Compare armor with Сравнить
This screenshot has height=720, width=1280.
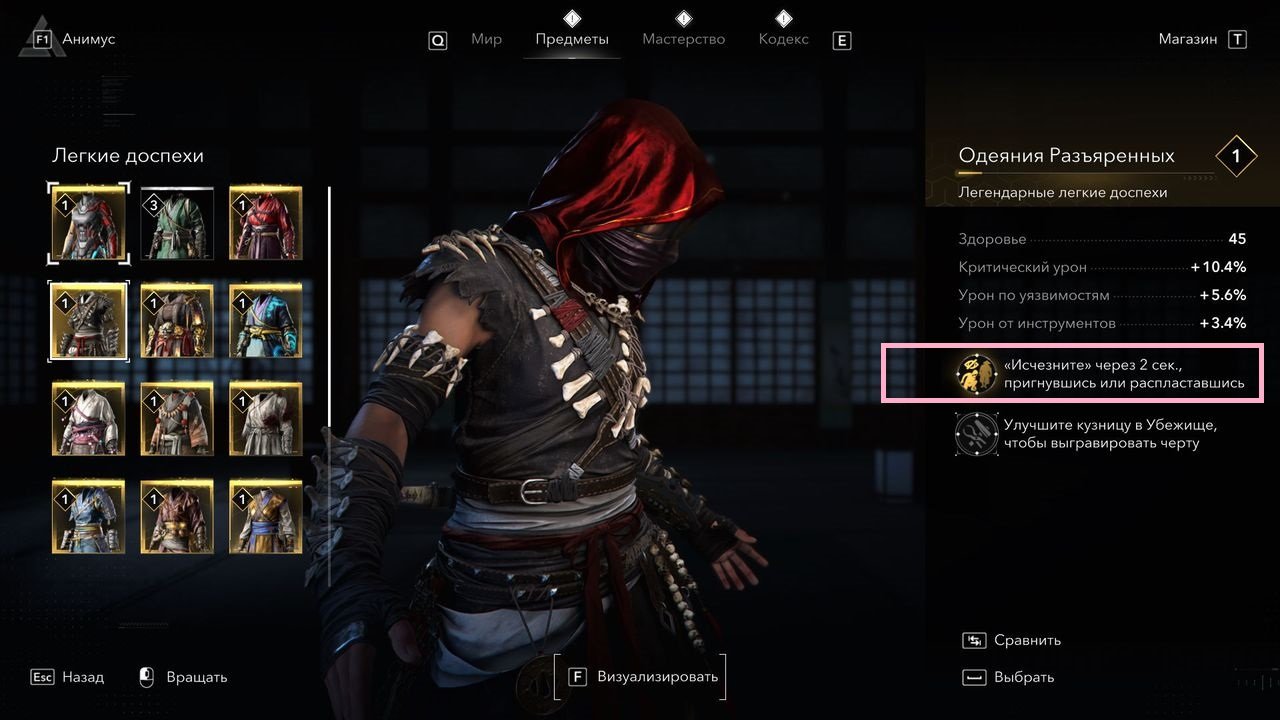1026,640
